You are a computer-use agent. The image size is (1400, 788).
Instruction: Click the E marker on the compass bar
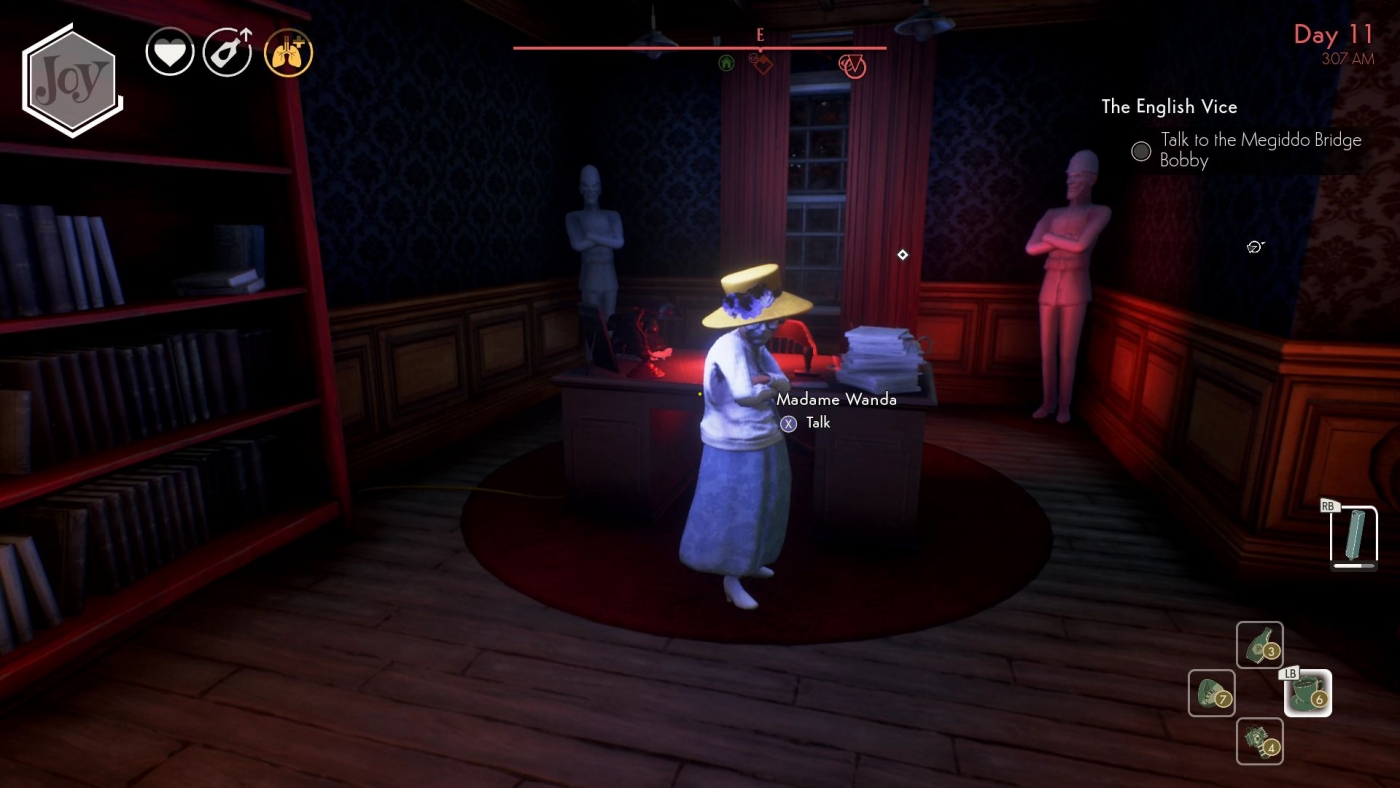click(760, 34)
